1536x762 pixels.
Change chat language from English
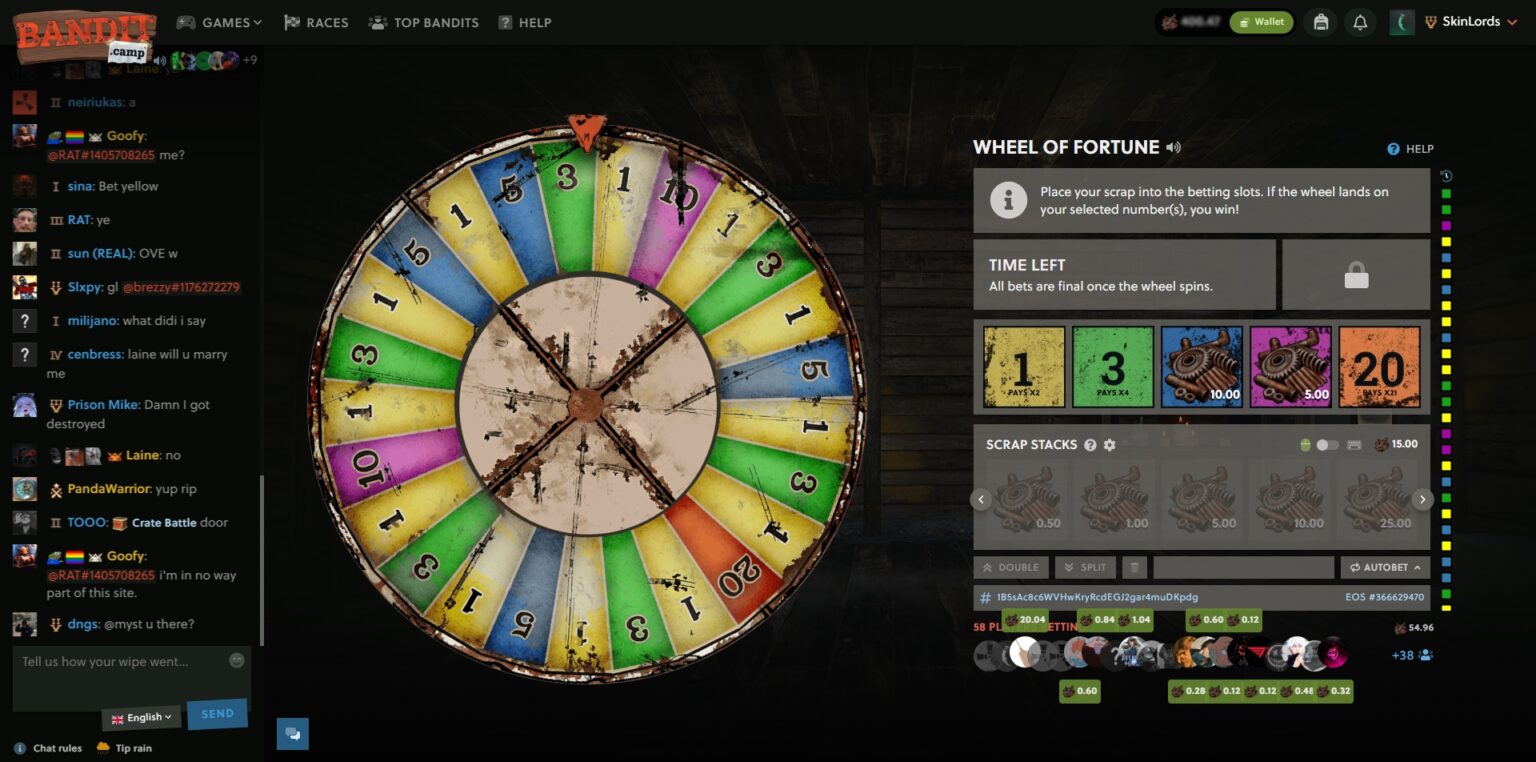click(x=142, y=717)
